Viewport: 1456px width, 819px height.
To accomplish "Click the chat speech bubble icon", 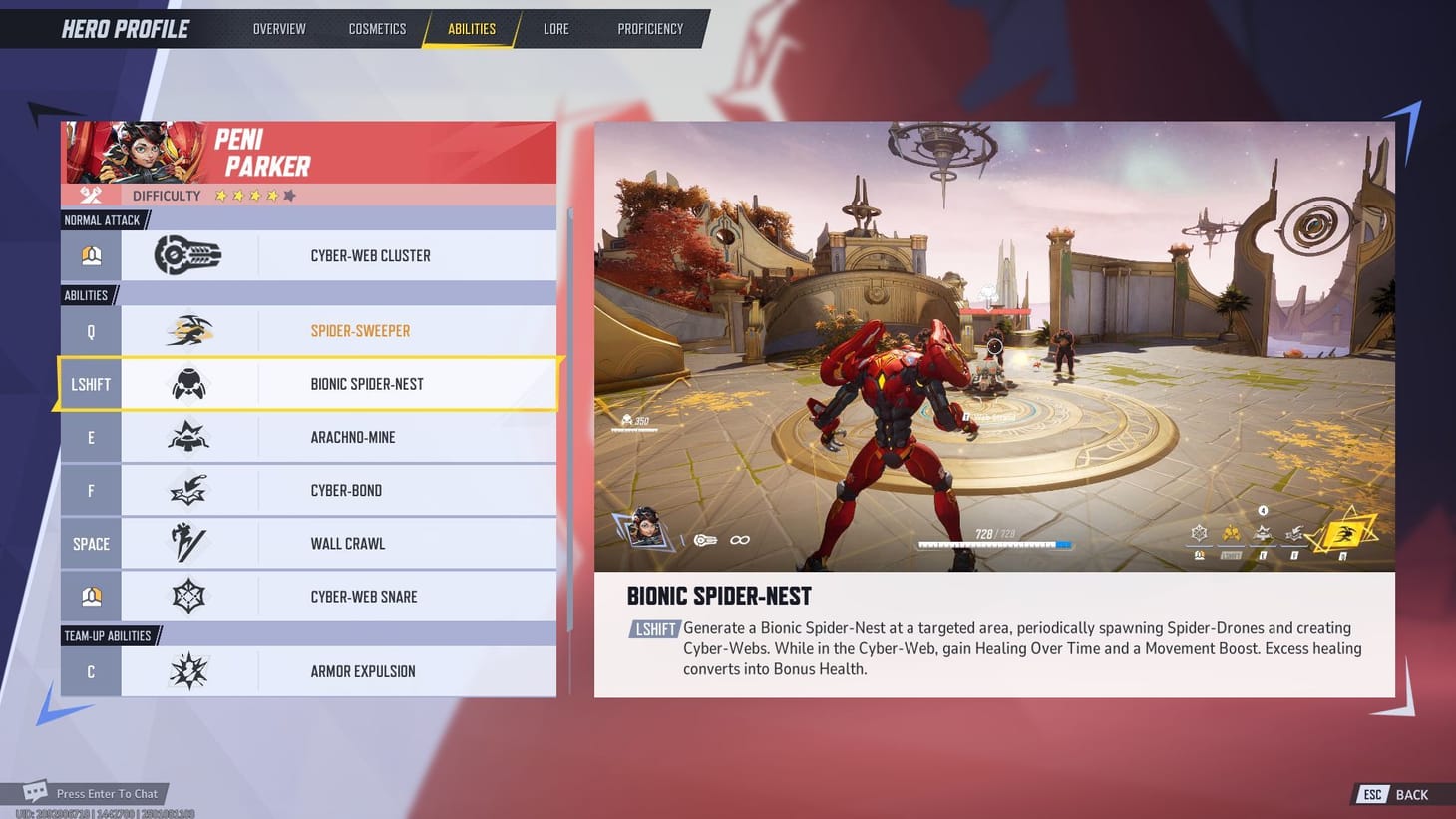I will pos(36,791).
